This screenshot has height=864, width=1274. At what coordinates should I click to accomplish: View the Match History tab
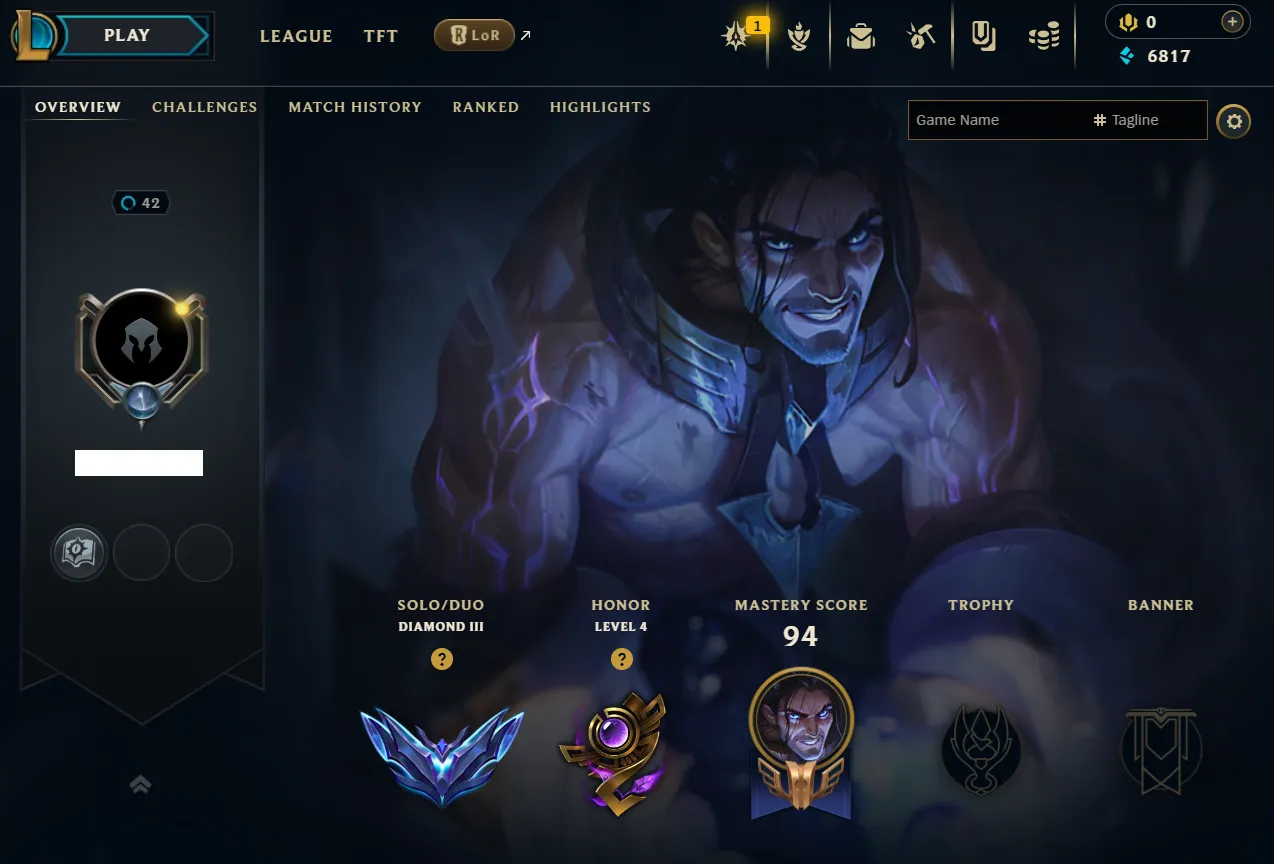pyautogui.click(x=355, y=107)
